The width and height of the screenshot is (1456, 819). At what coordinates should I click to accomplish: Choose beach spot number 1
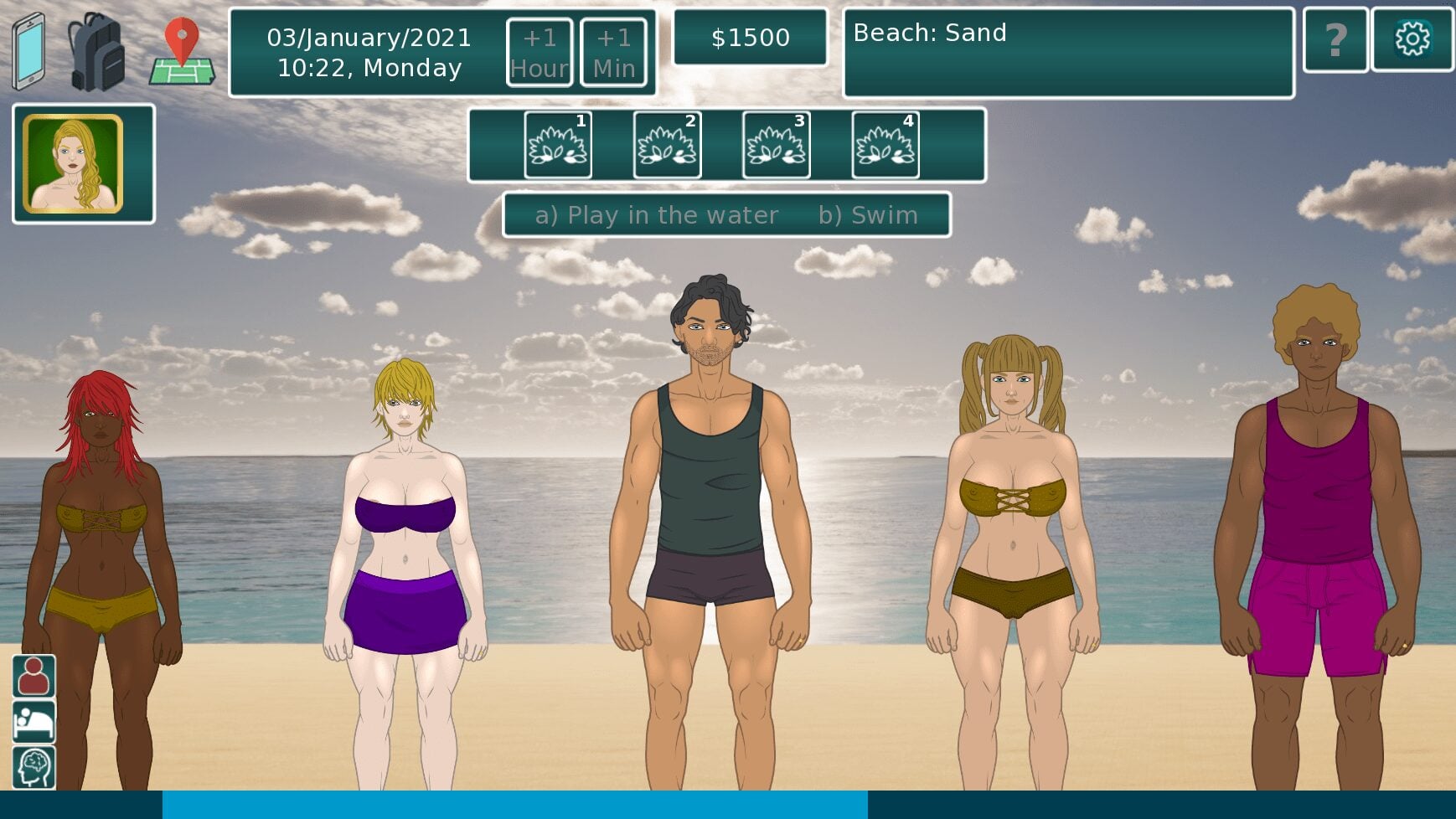pyautogui.click(x=558, y=145)
